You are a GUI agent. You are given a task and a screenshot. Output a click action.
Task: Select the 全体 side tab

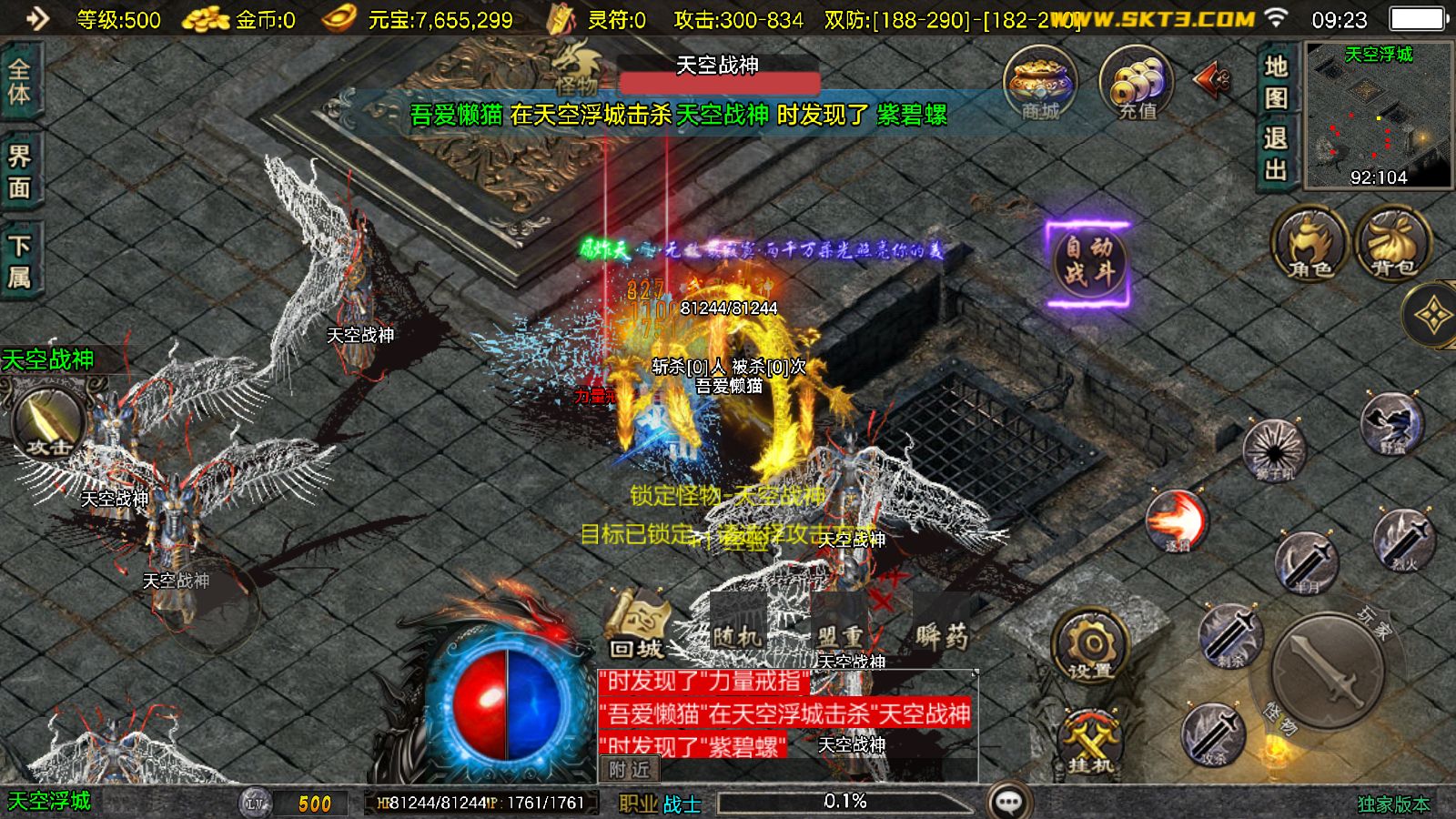19,82
